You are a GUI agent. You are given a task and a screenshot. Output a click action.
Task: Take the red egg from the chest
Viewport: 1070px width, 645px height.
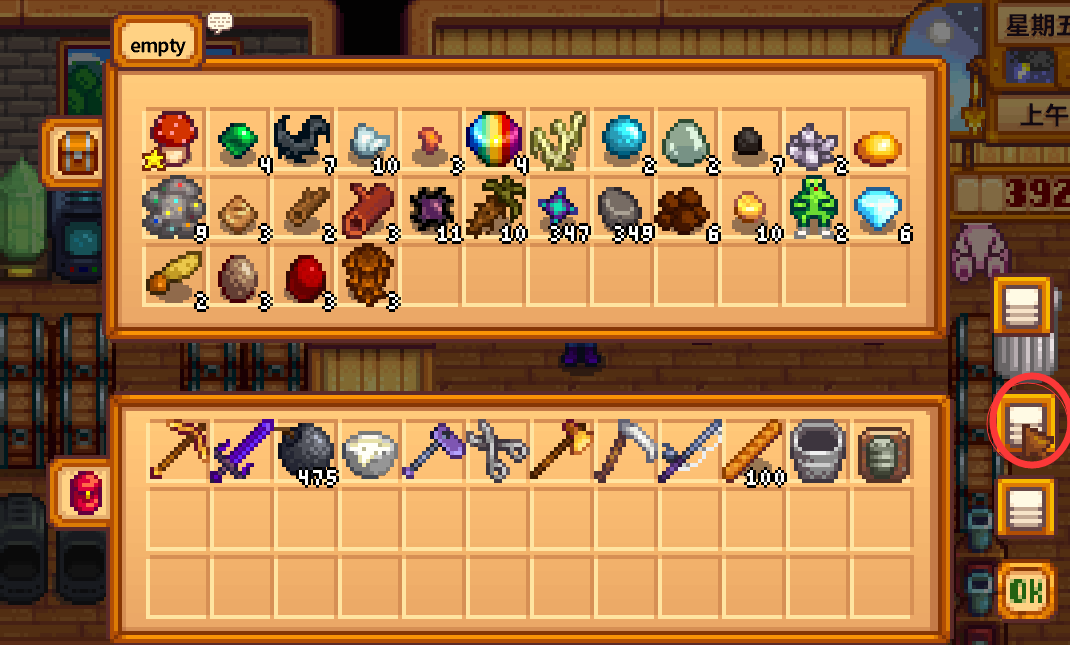click(x=302, y=274)
